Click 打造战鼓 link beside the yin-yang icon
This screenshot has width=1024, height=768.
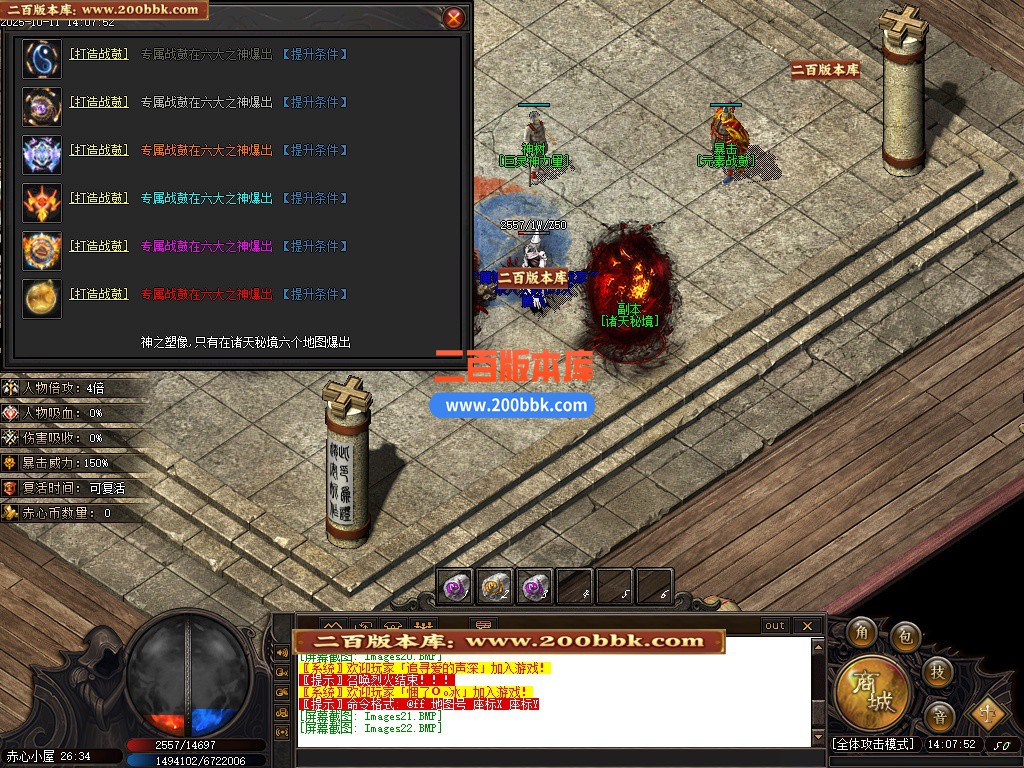[99, 54]
